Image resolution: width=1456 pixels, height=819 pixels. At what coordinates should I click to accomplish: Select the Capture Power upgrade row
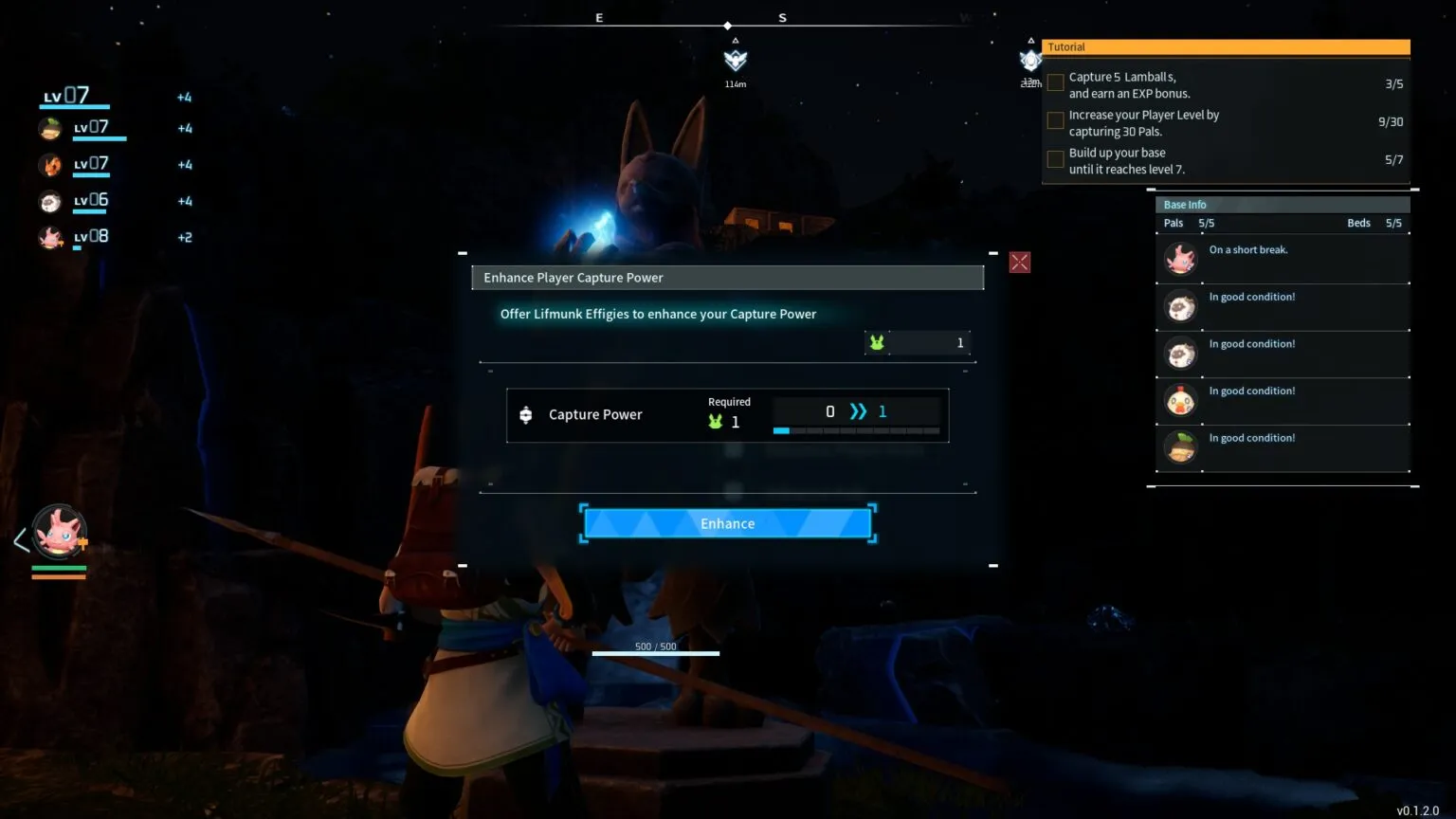(x=727, y=415)
